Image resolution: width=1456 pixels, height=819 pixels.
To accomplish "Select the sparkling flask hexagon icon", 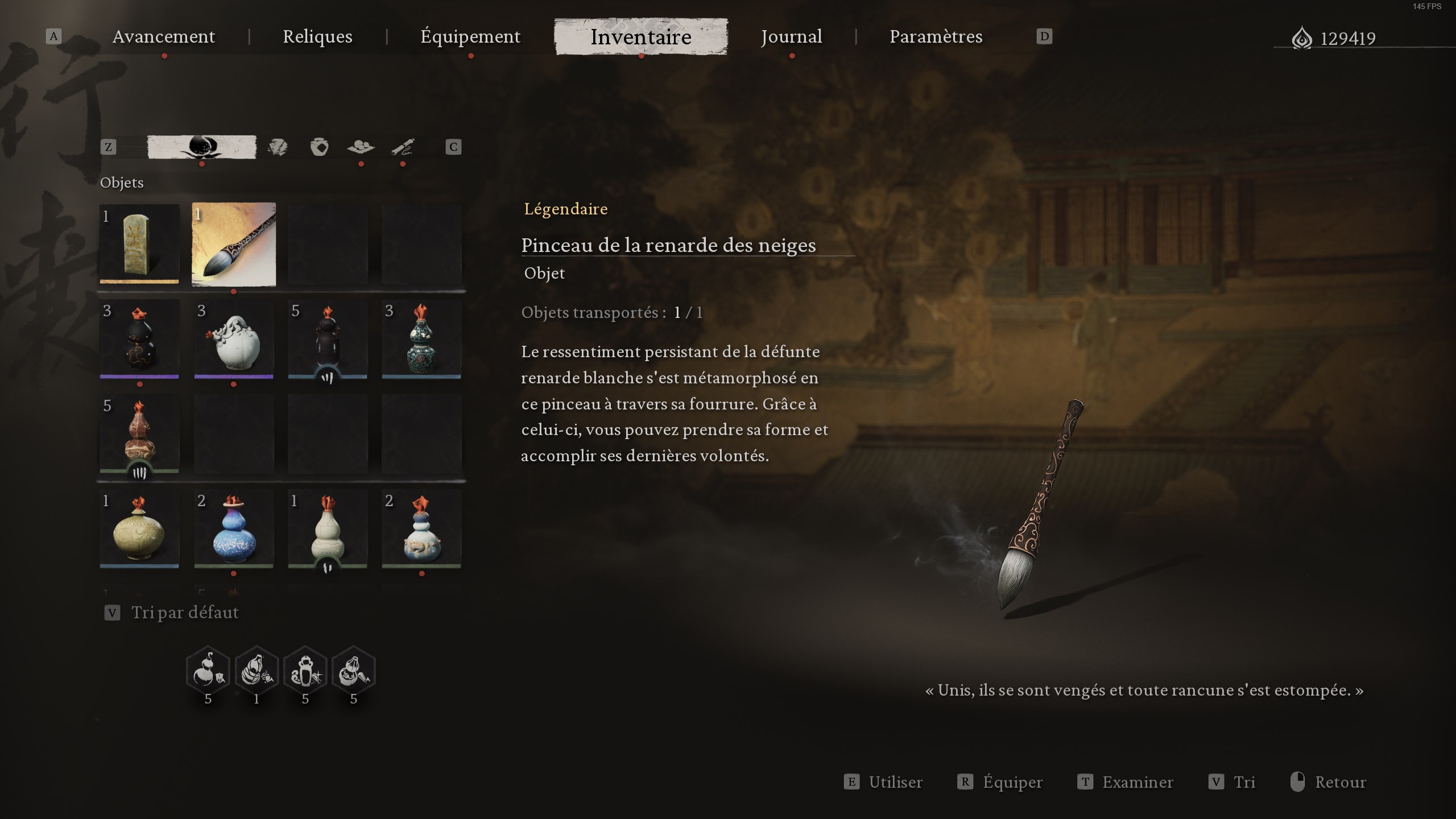I will click(306, 670).
